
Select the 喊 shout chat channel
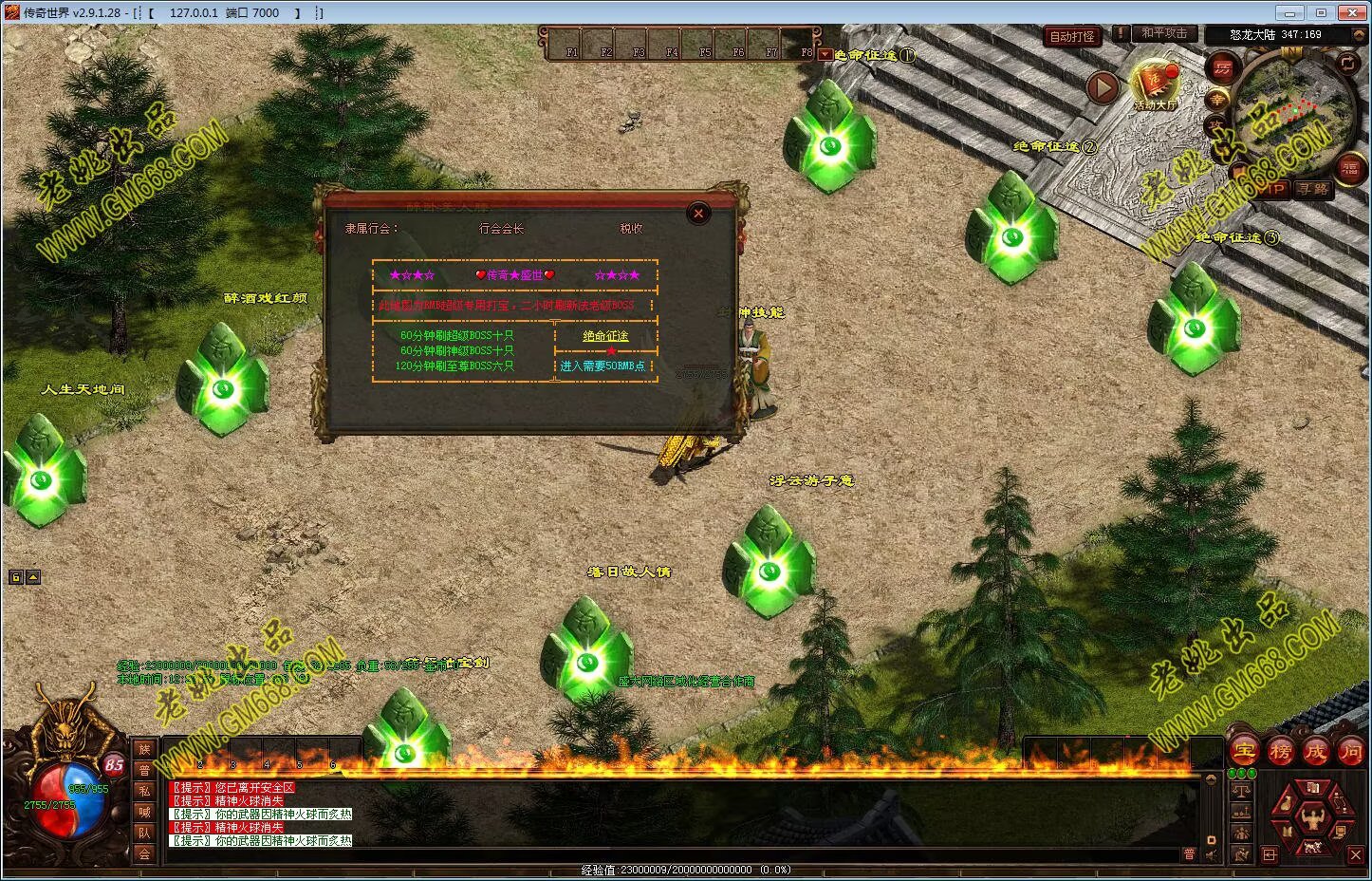coord(144,812)
